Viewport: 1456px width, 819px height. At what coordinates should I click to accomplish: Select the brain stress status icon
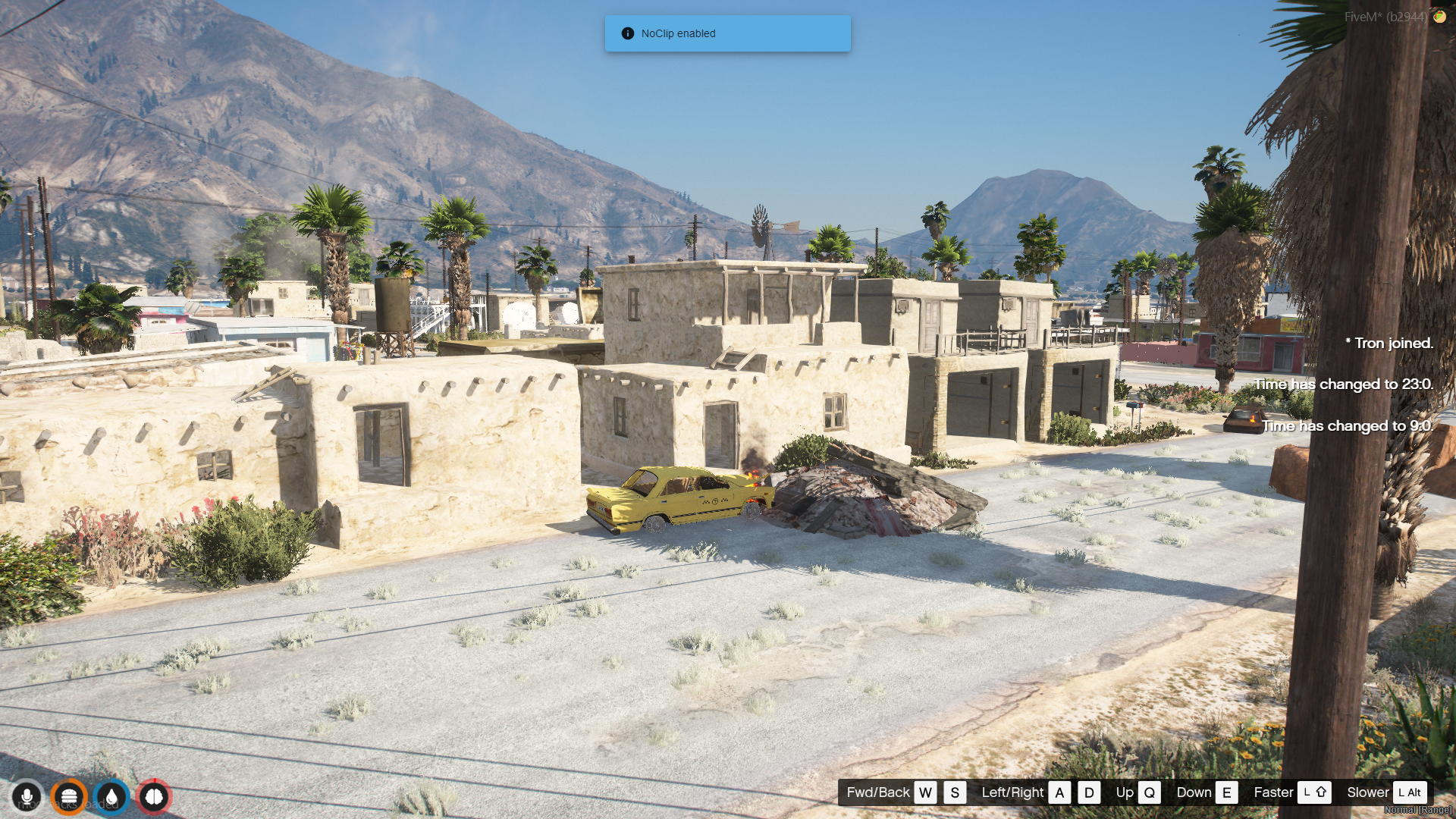154,797
